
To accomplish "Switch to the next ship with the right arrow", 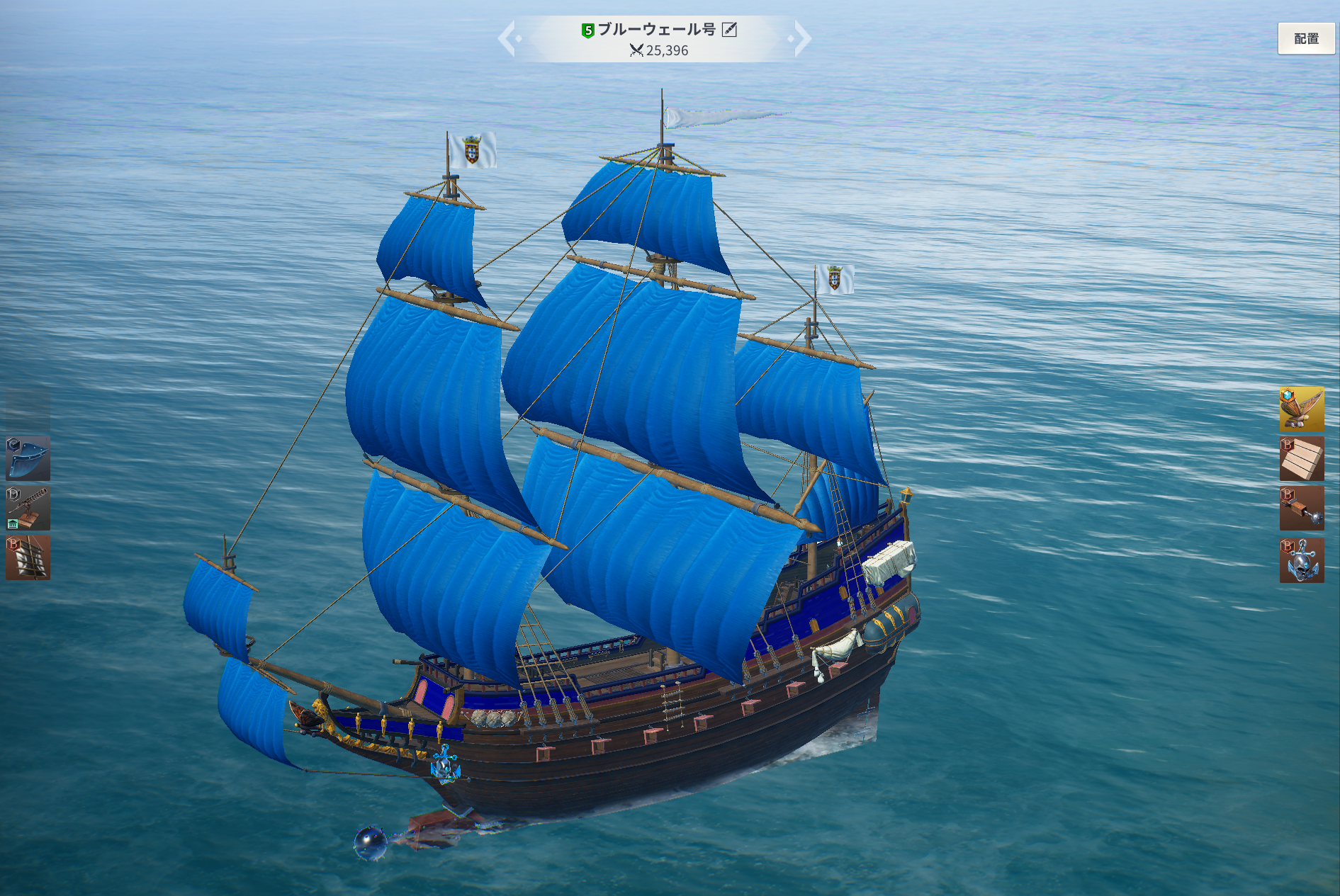I will coord(801,38).
